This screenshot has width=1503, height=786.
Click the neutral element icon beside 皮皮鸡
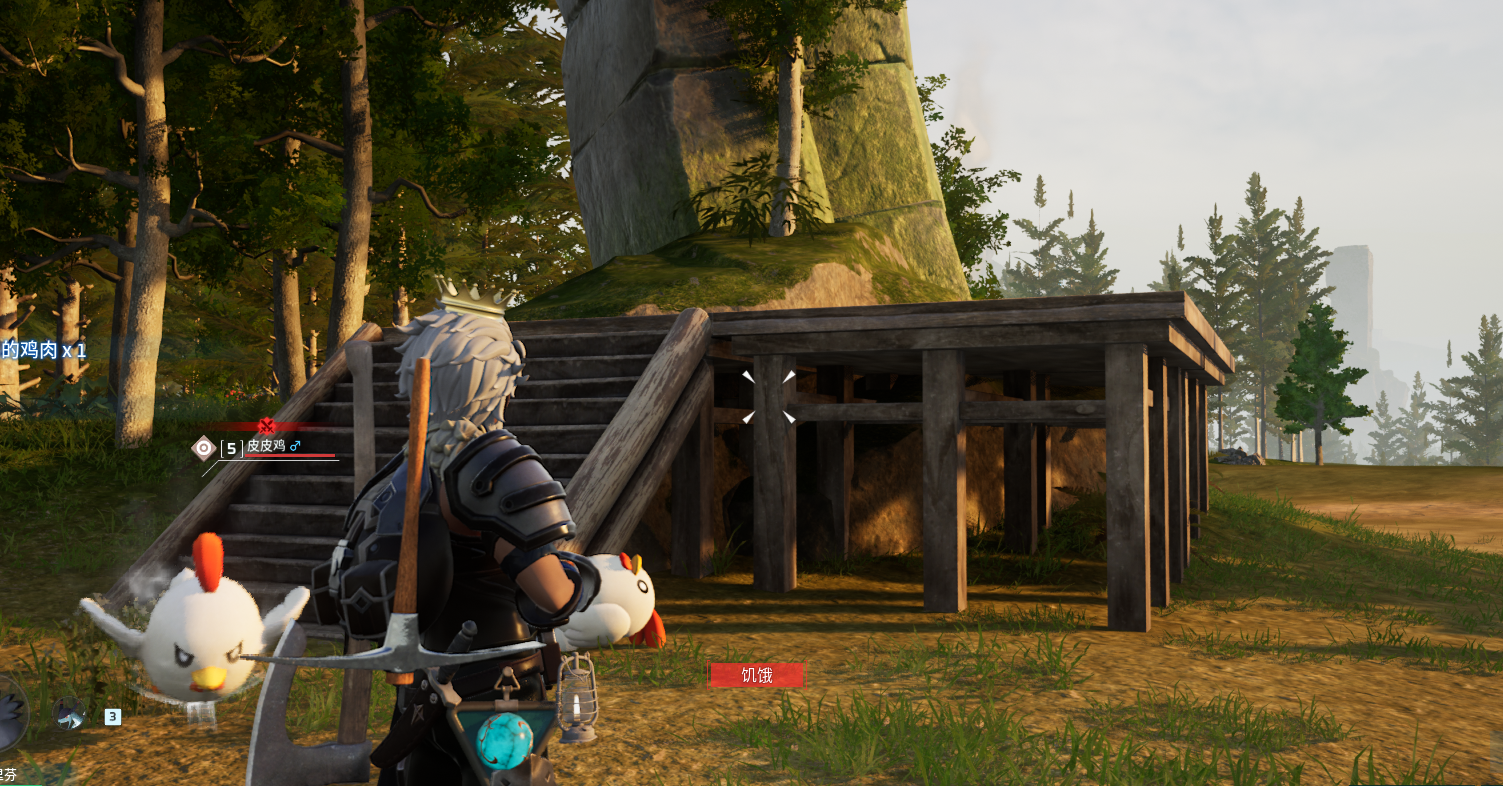[204, 447]
